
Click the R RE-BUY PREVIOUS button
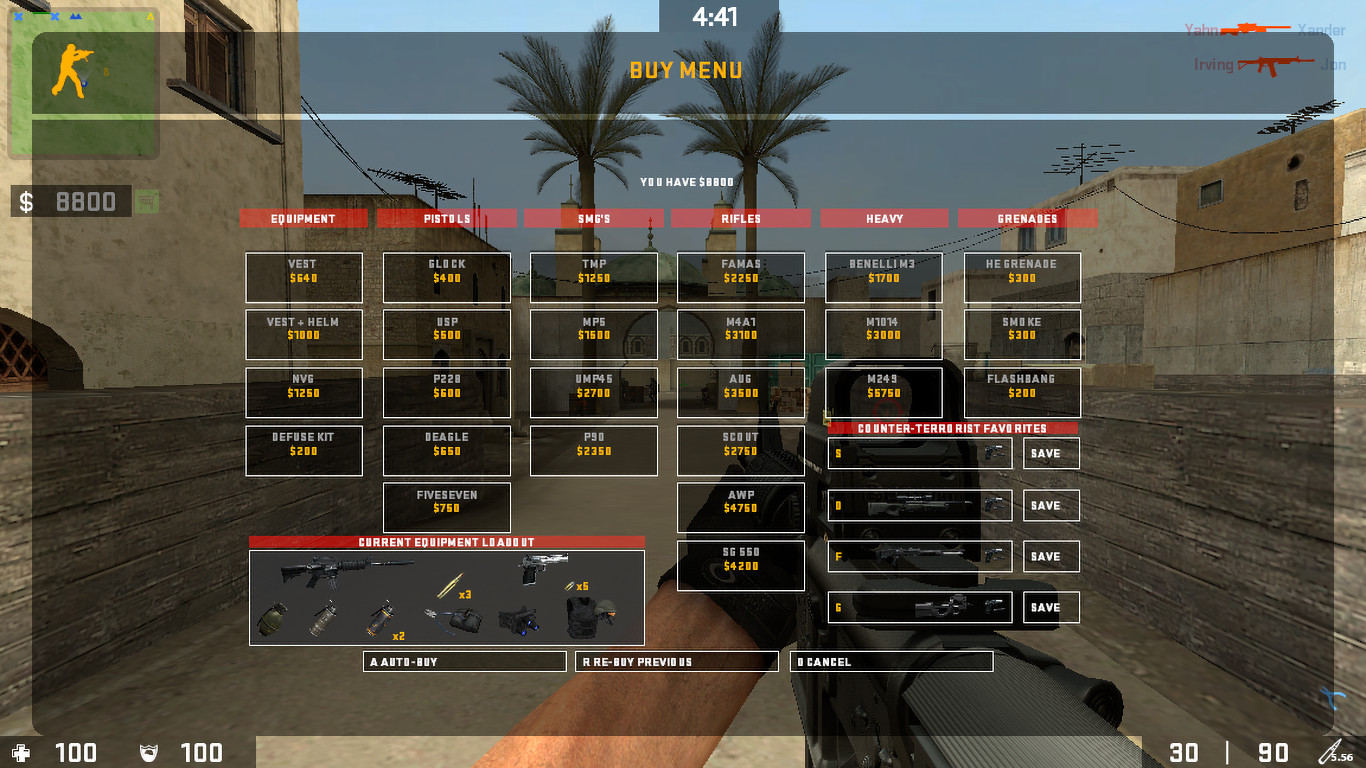click(x=676, y=661)
